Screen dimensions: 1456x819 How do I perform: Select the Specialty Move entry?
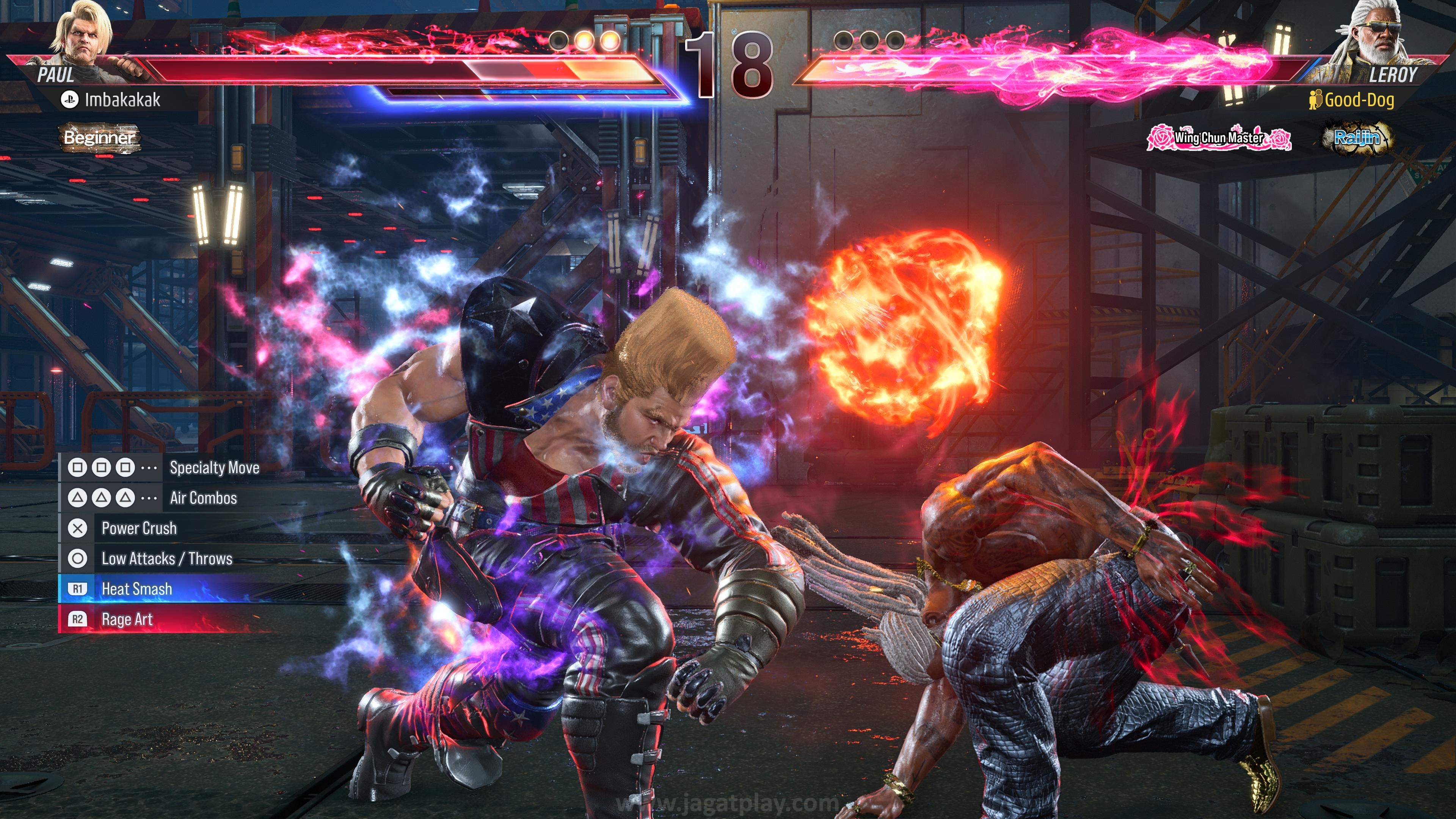[x=214, y=468]
